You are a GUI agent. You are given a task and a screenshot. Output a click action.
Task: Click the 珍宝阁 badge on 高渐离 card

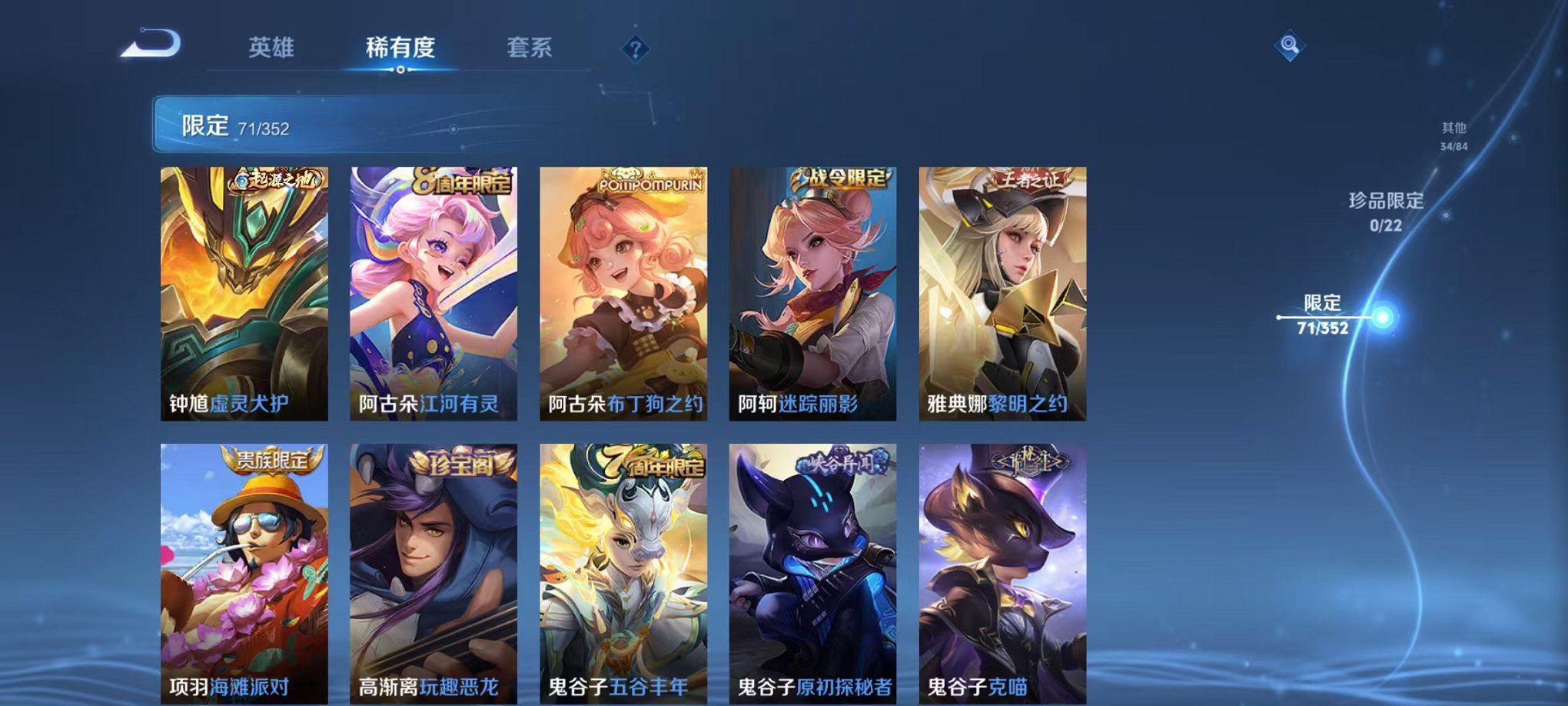coord(462,465)
